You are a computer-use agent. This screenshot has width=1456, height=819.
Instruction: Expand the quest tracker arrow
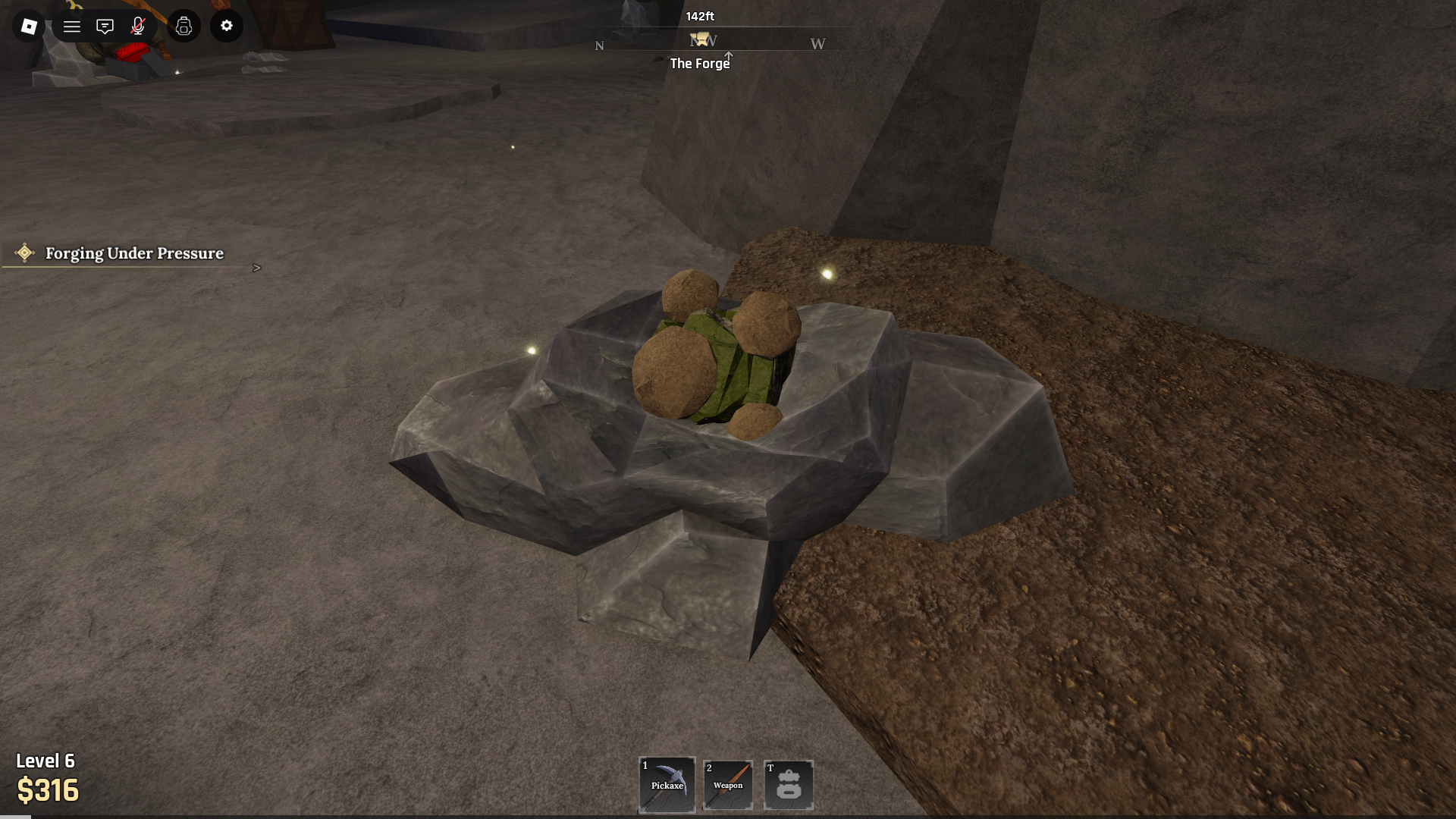[257, 268]
